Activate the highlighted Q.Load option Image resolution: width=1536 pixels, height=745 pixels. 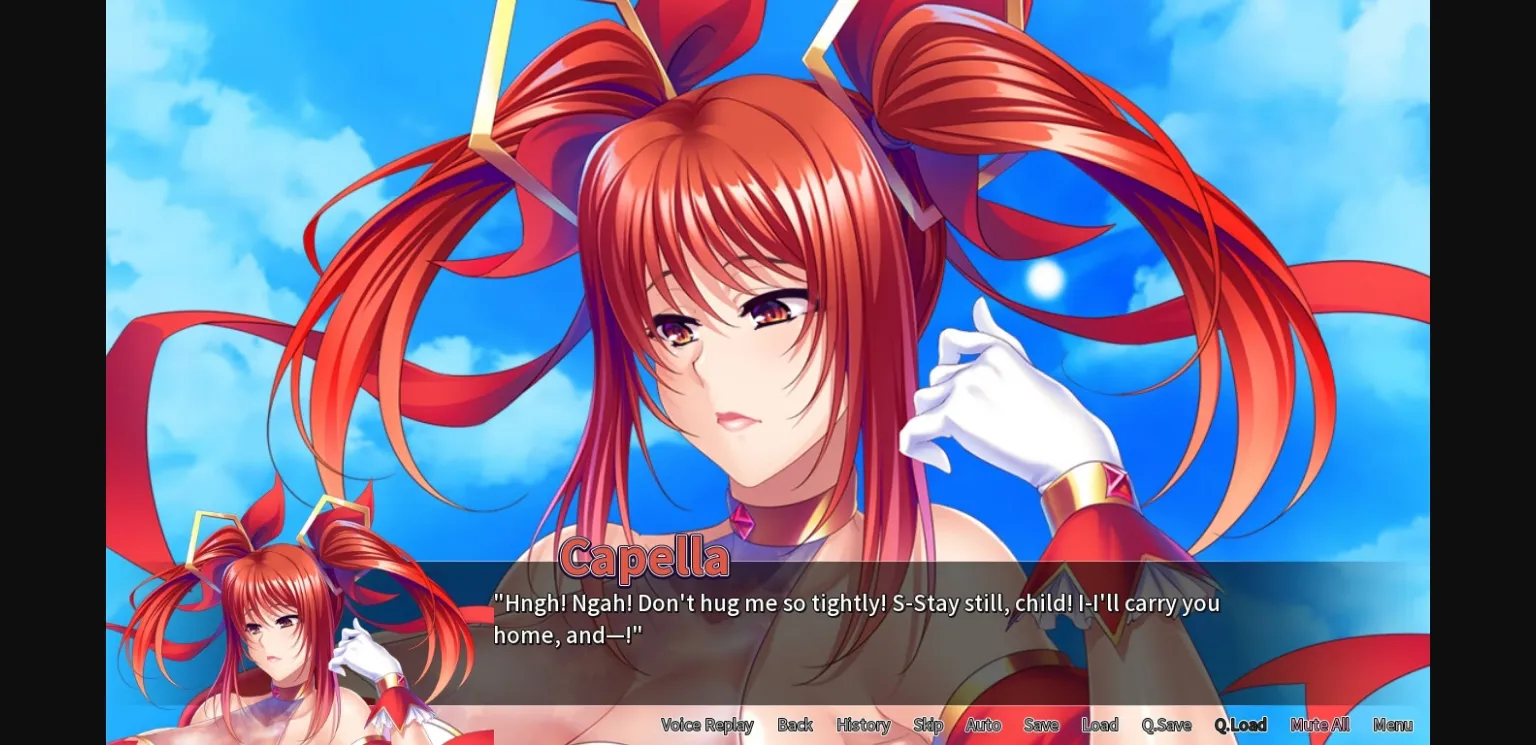pos(1241,724)
